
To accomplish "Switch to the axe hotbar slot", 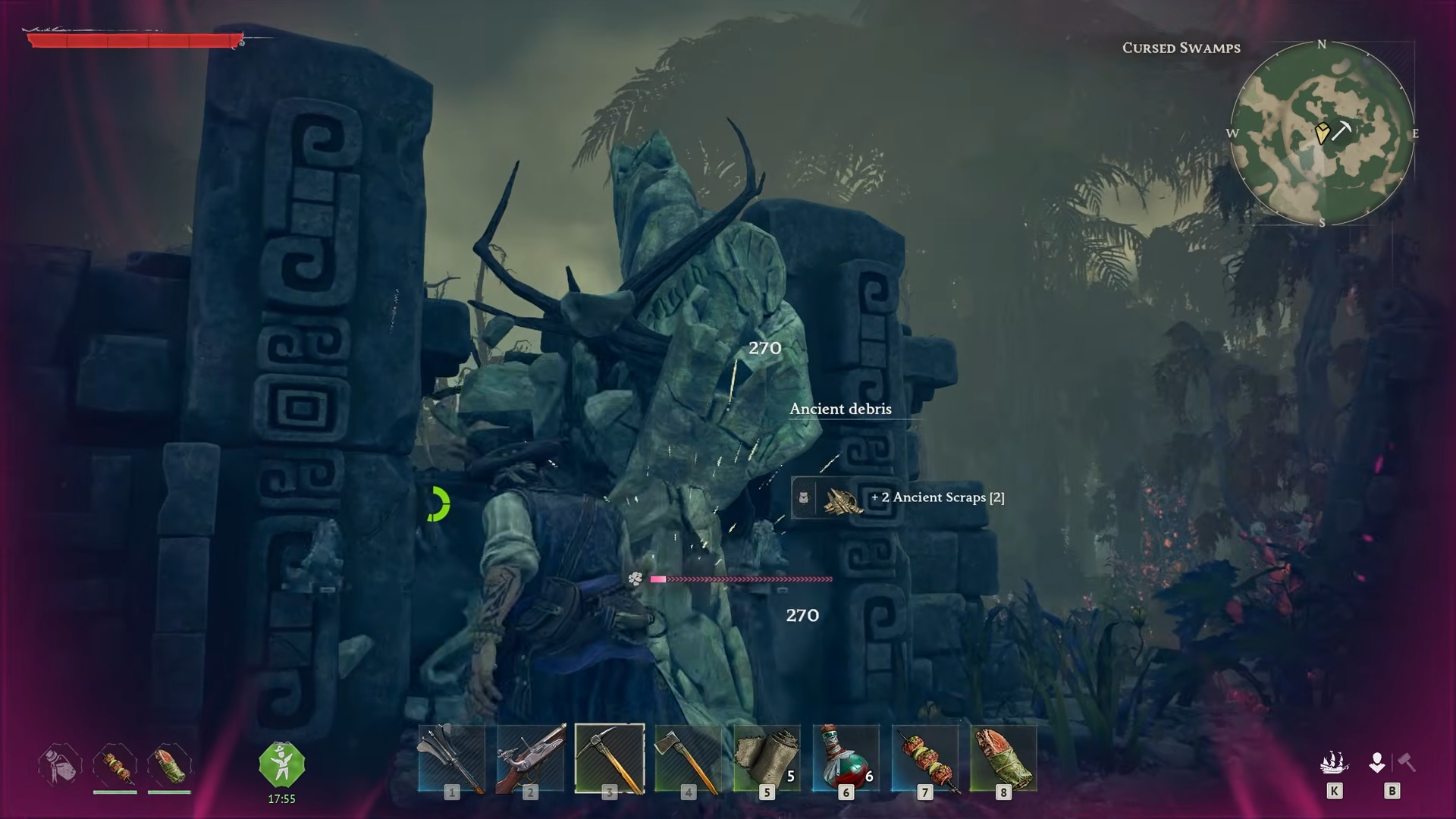I will 688,758.
